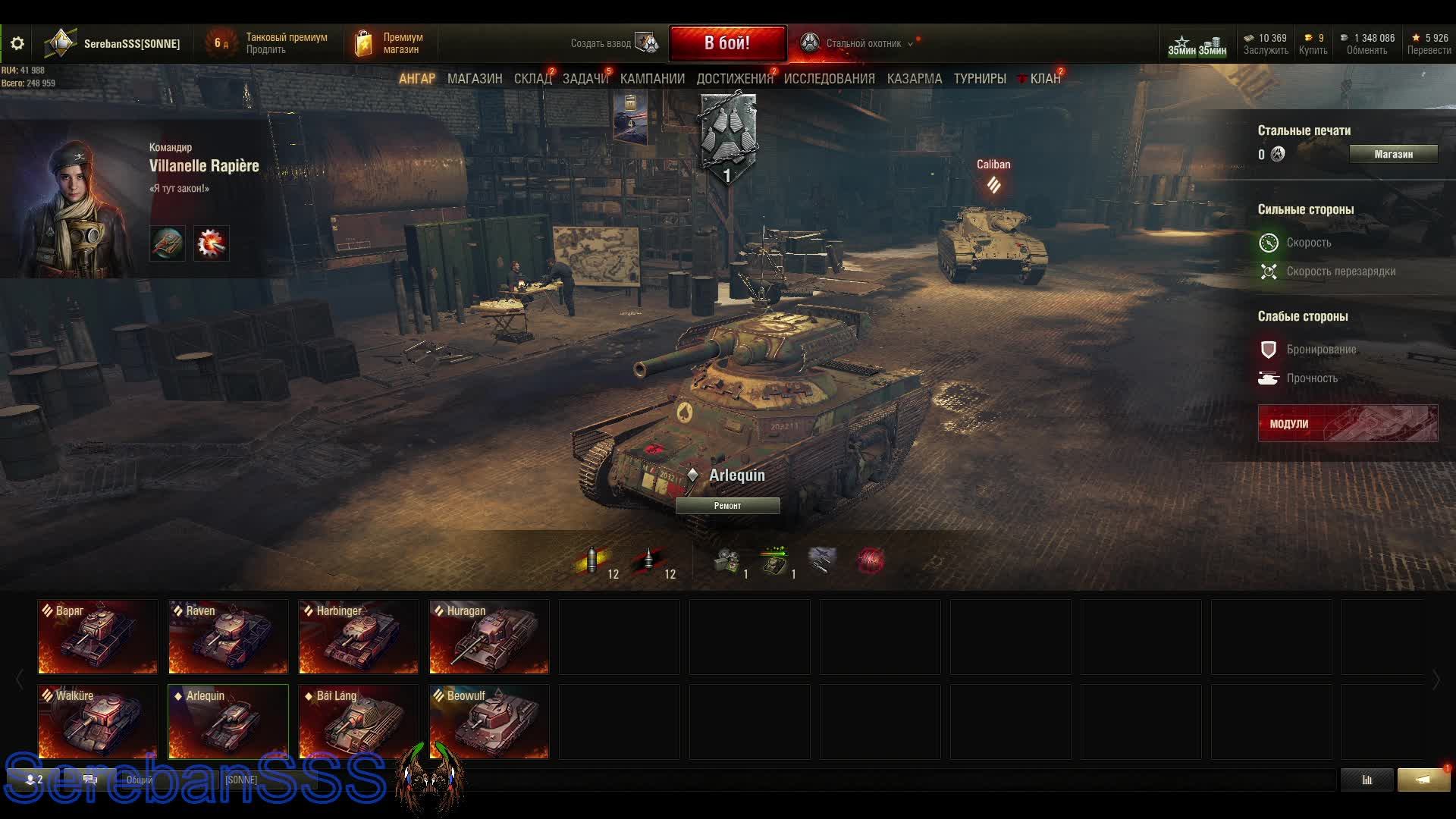
Task: Open the КЛАН tab
Action: [1044, 79]
